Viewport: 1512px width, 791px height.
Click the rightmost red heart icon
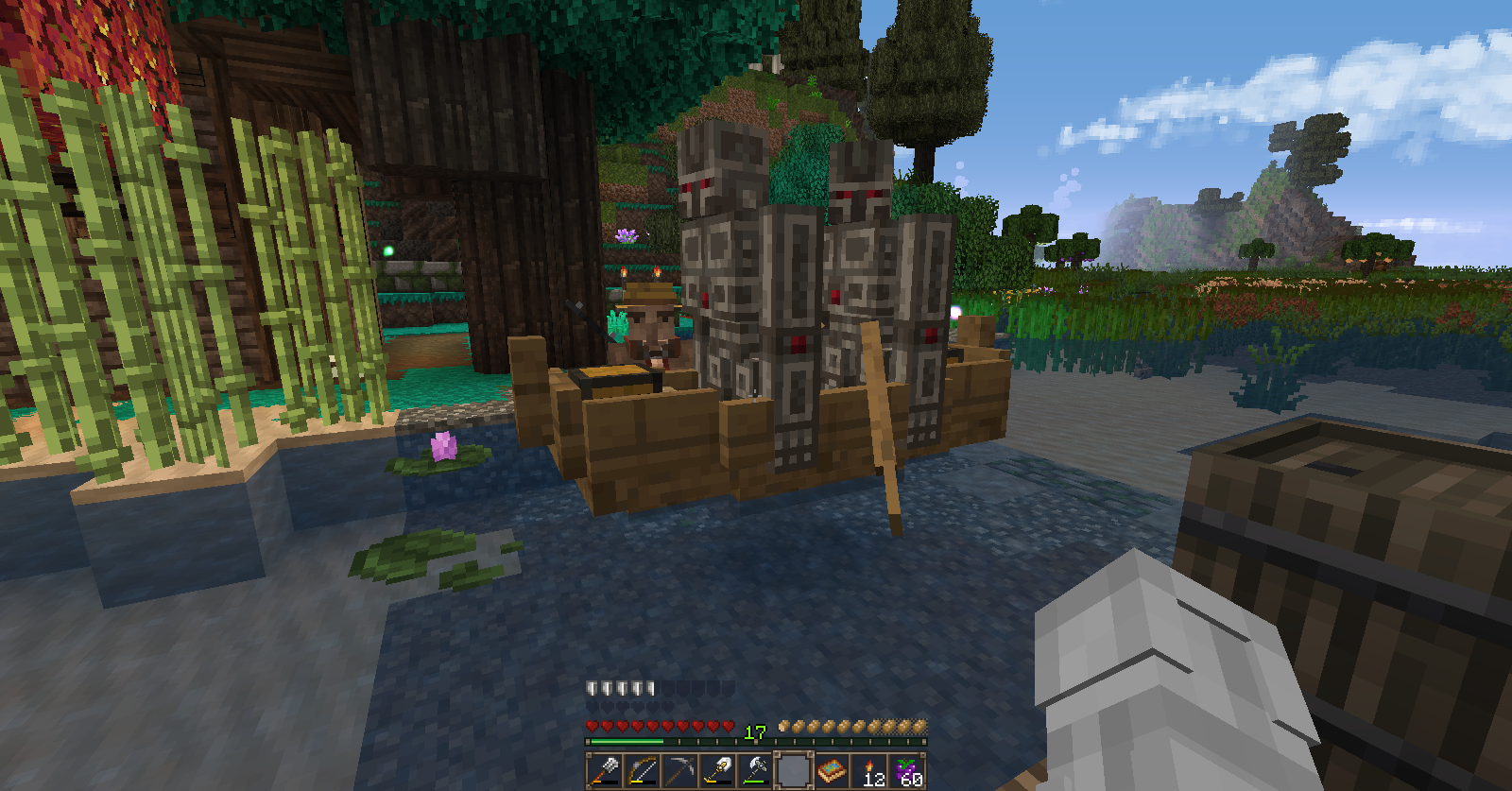point(729,727)
